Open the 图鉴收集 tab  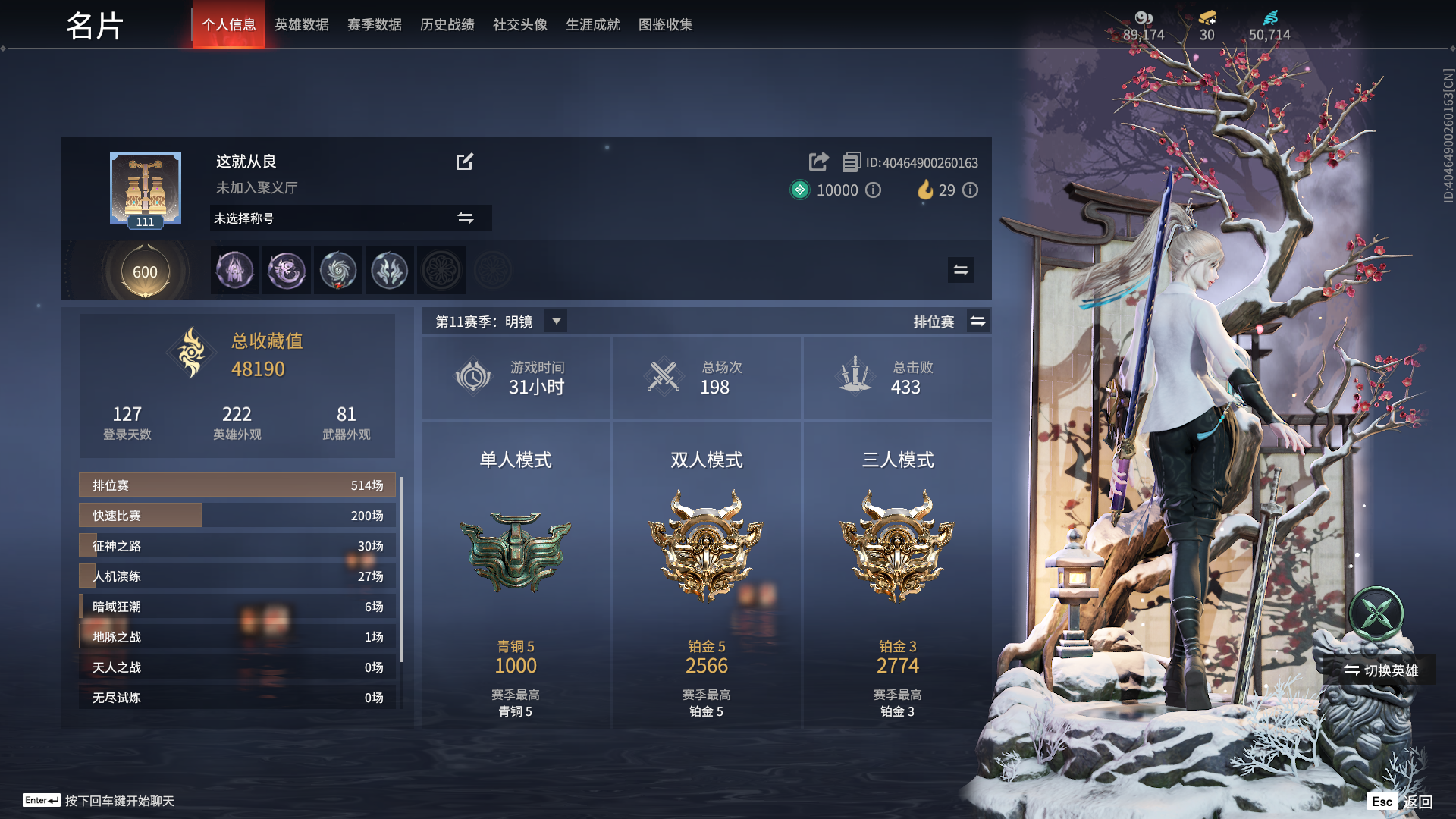click(665, 25)
